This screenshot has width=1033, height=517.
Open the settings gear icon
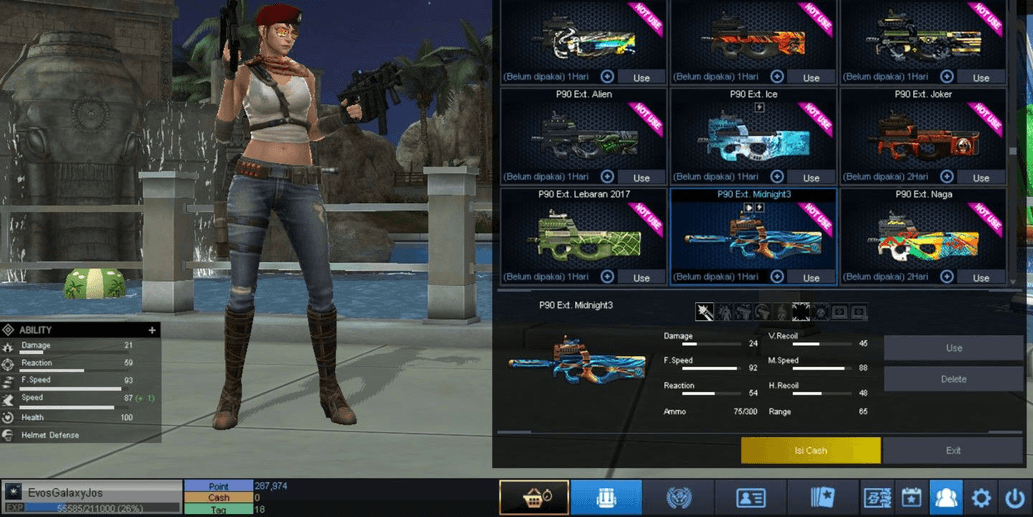click(981, 497)
